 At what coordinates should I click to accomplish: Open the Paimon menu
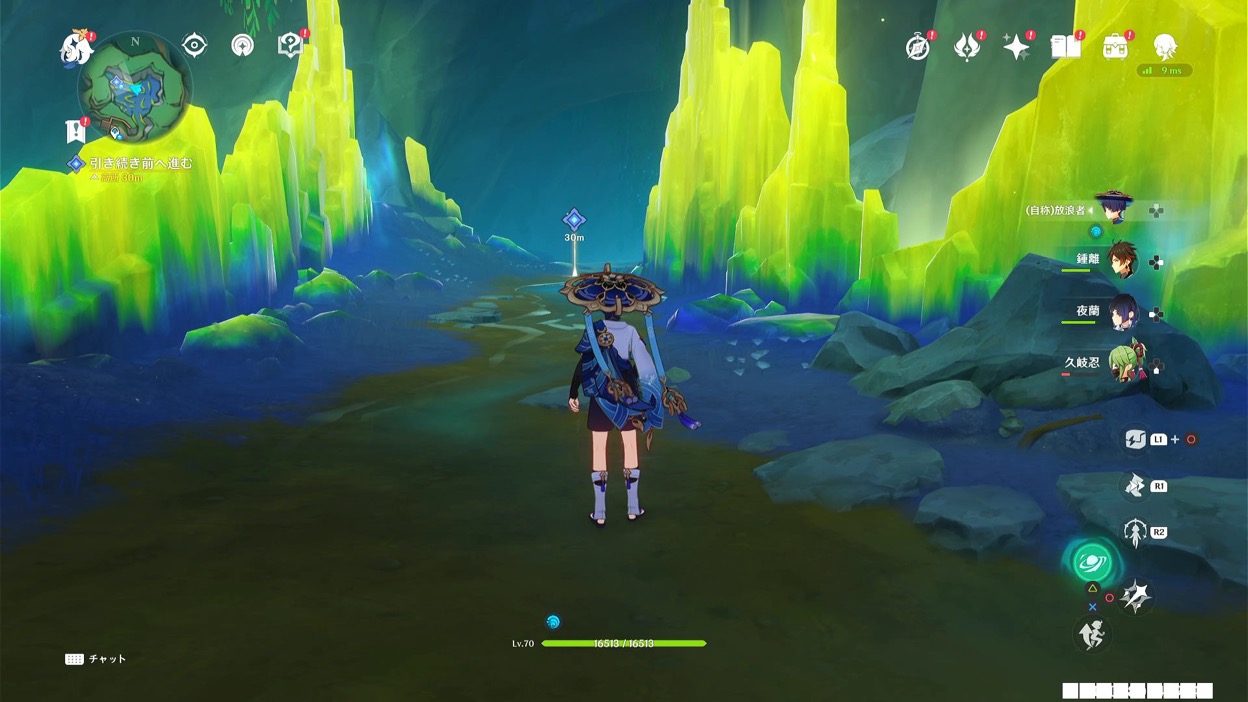[76, 47]
